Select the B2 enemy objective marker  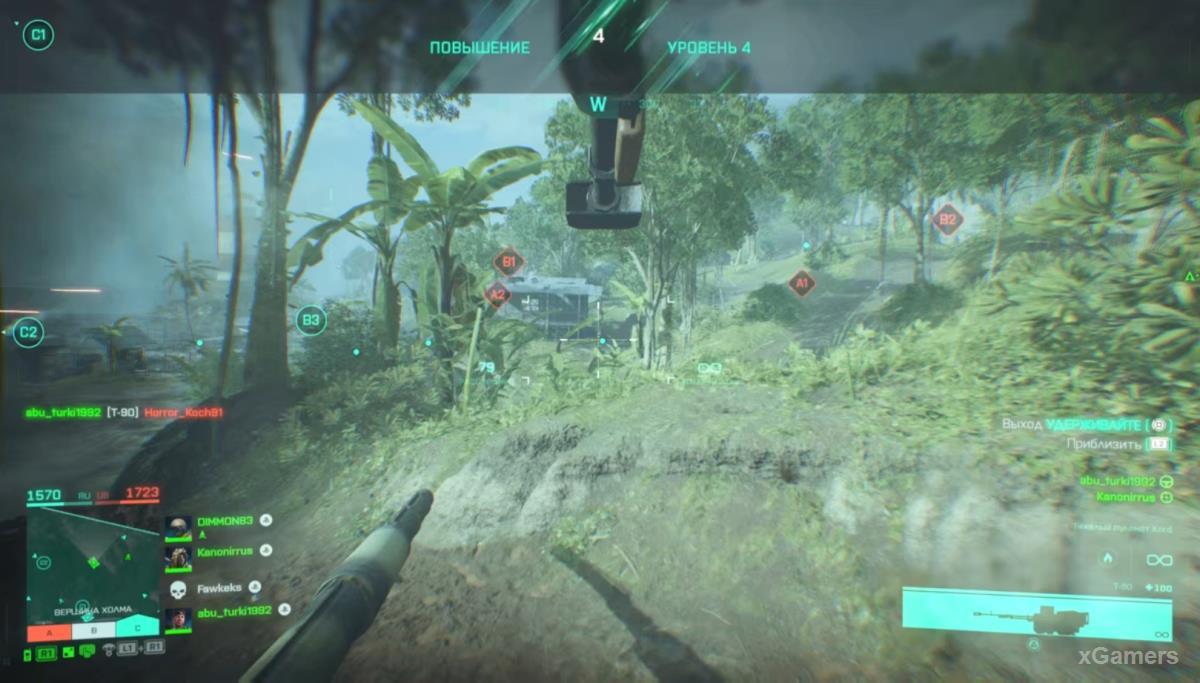(x=947, y=220)
